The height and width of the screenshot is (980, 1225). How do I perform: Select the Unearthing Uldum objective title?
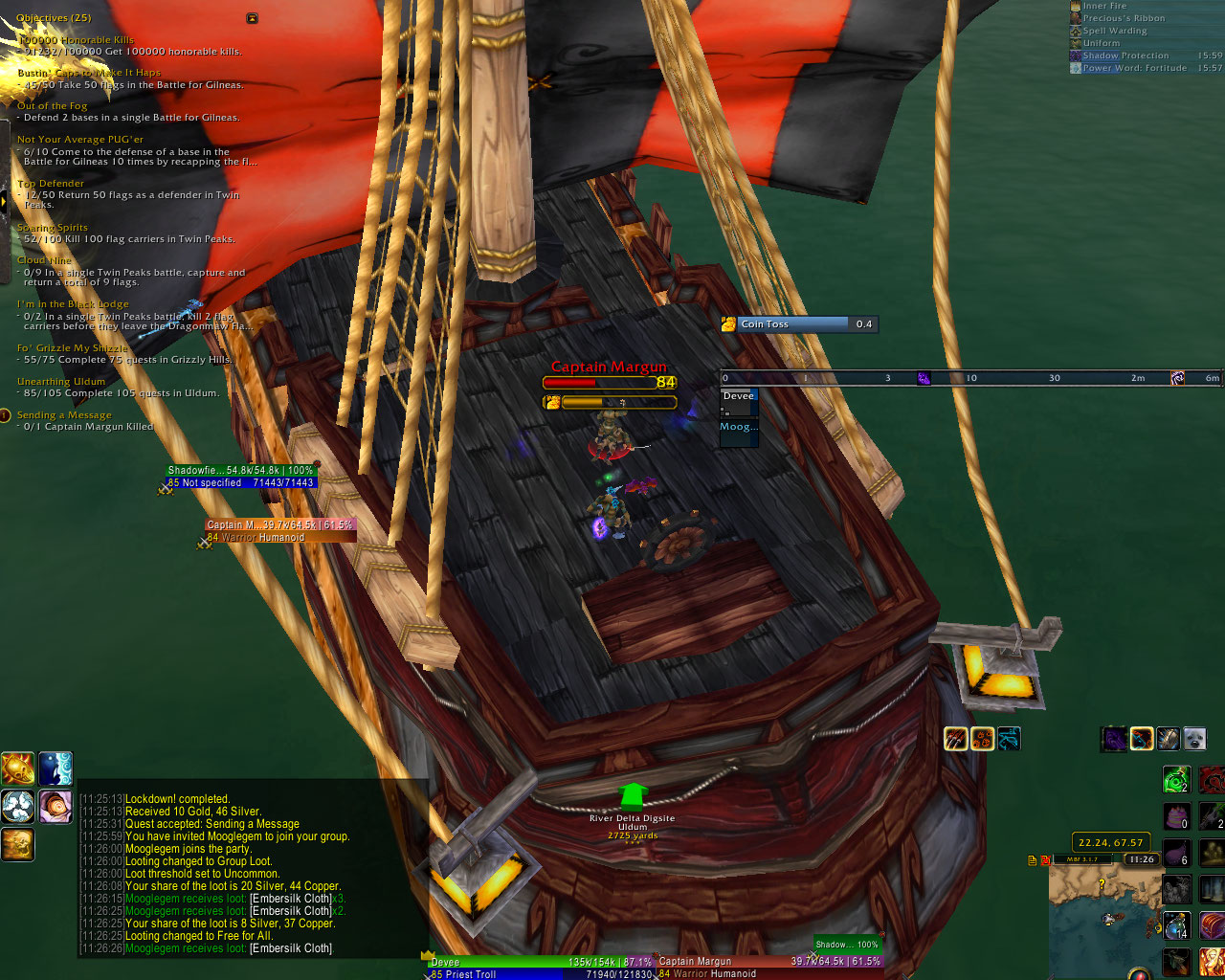(x=61, y=382)
